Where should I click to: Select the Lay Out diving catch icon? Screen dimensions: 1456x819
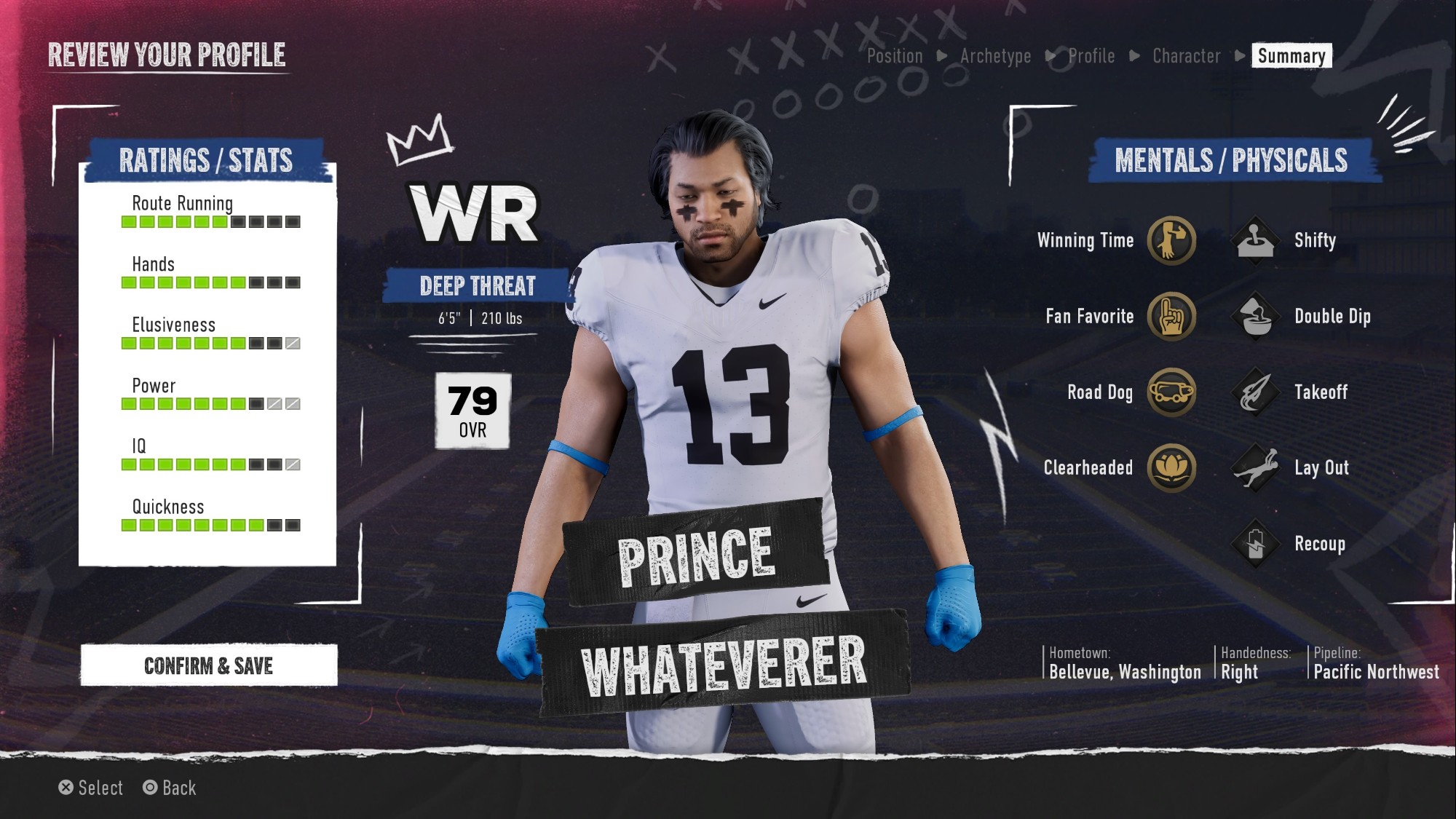[x=1256, y=467]
